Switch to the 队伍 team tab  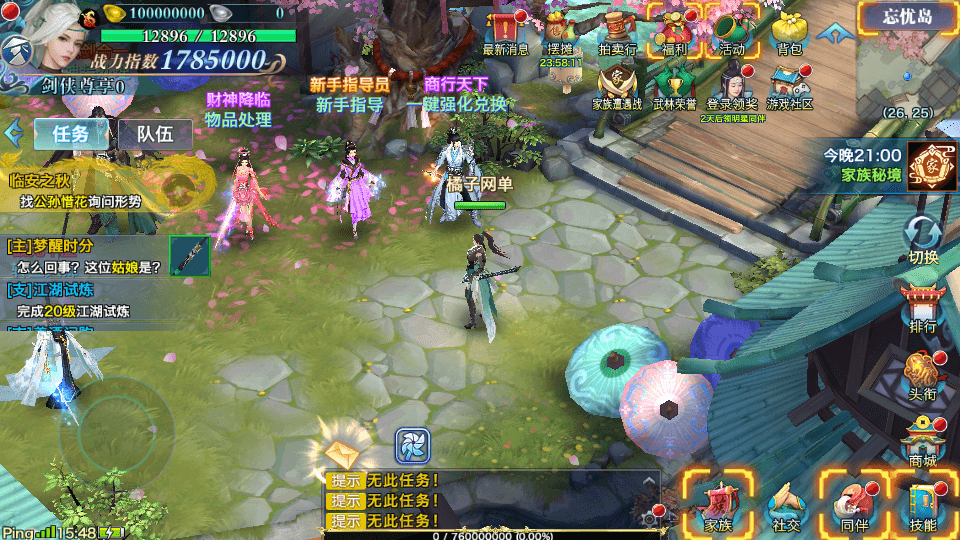[155, 134]
